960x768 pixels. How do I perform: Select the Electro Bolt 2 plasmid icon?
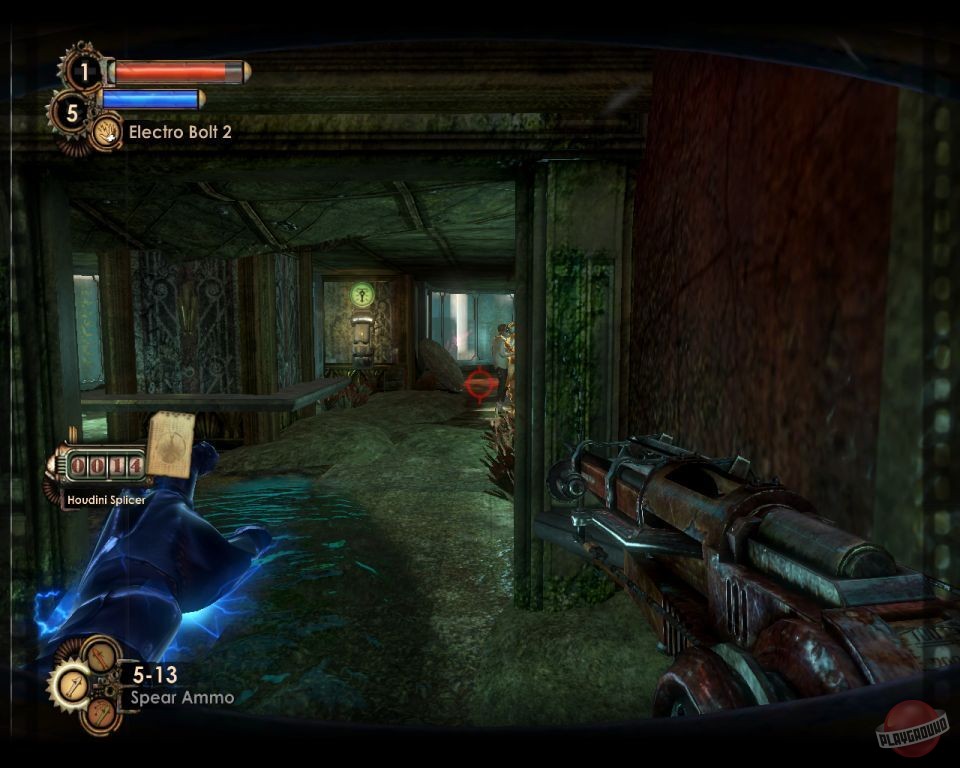(106, 132)
